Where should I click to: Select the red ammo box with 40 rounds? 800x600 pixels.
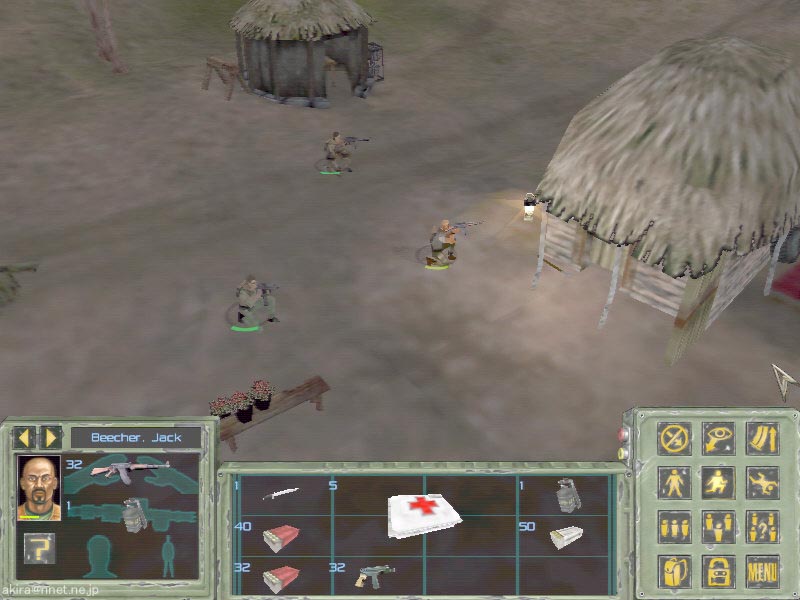pos(280,537)
